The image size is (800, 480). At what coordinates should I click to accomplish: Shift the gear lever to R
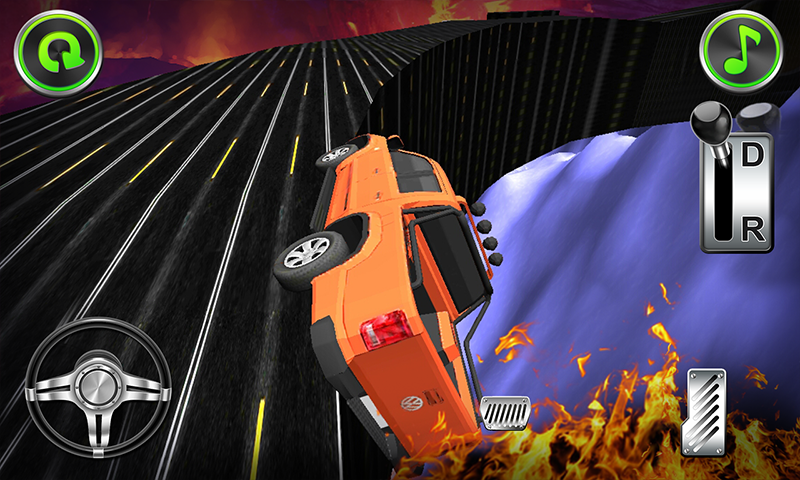751,229
